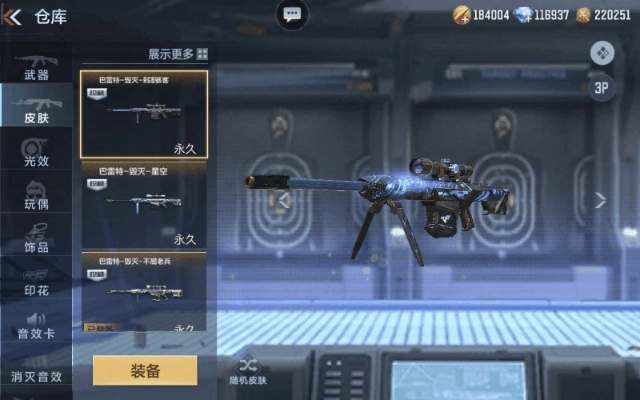This screenshot has width=640, height=400.
Task: Activate 随机皮肤 random skin shuffle
Action: coord(248,370)
